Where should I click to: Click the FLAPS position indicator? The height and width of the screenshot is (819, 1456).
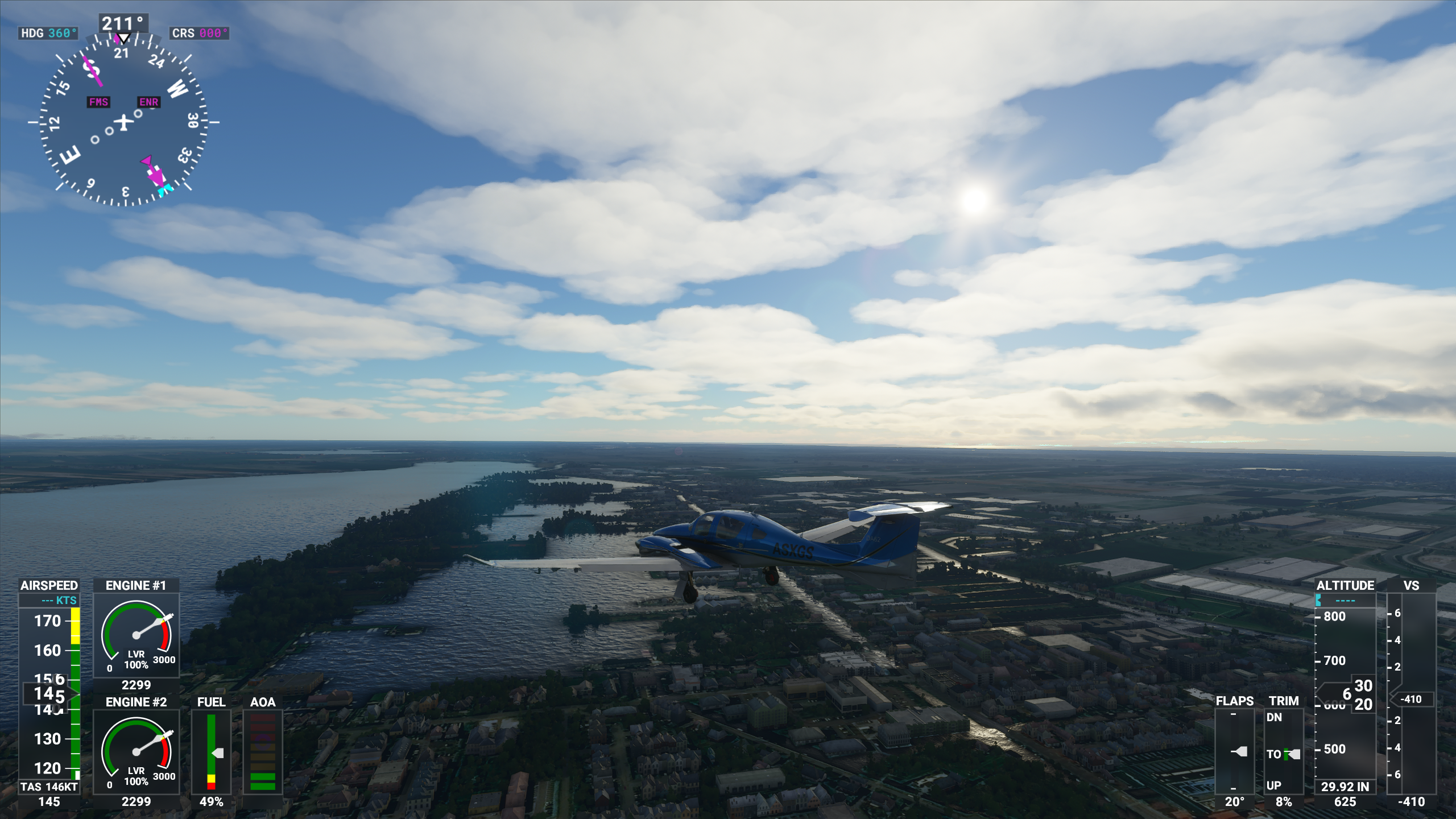[1234, 752]
